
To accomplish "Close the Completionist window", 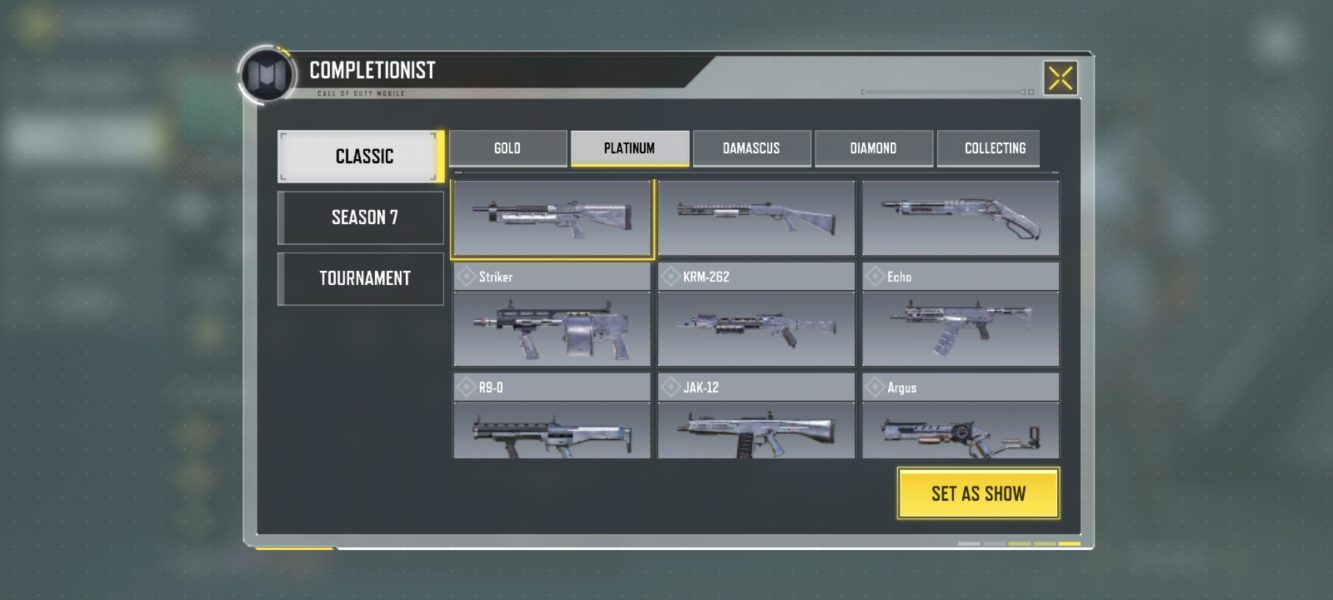I will click(x=1060, y=78).
